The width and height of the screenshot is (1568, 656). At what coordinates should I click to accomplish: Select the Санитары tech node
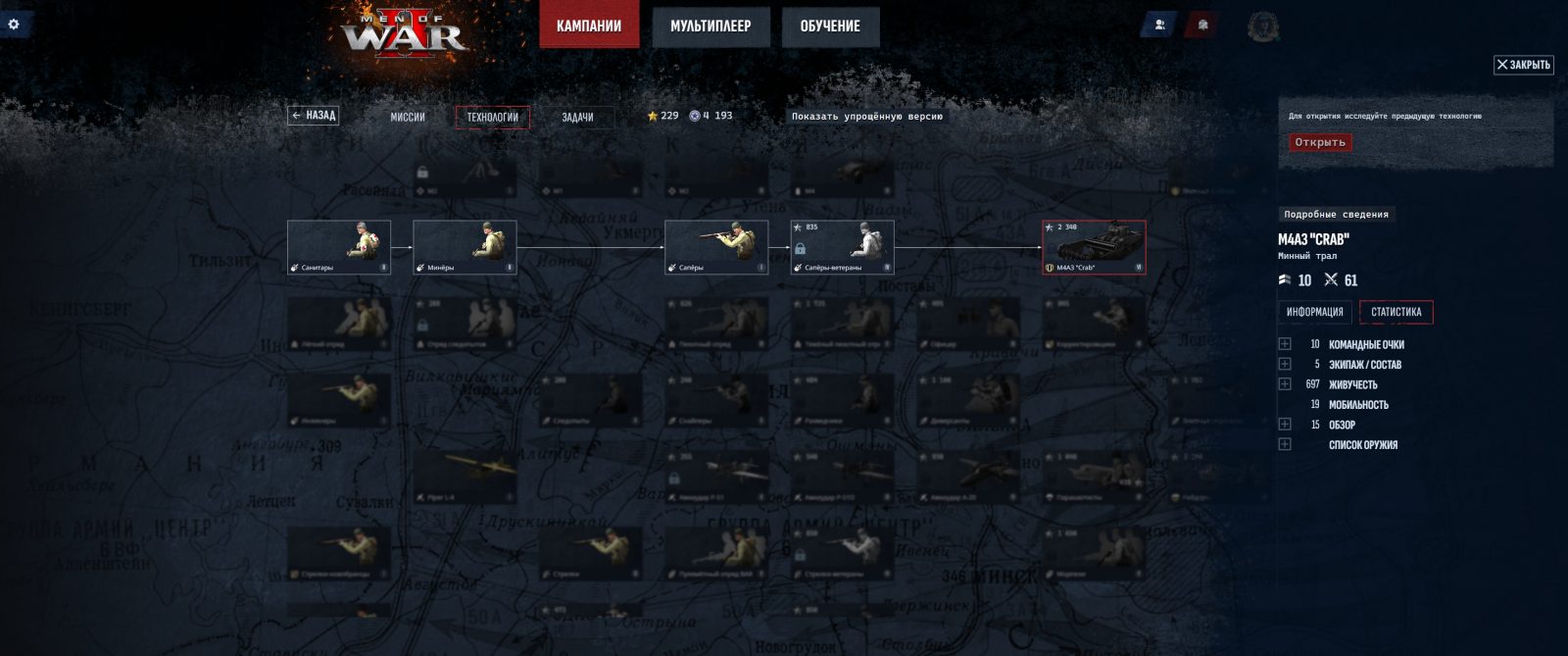(339, 246)
